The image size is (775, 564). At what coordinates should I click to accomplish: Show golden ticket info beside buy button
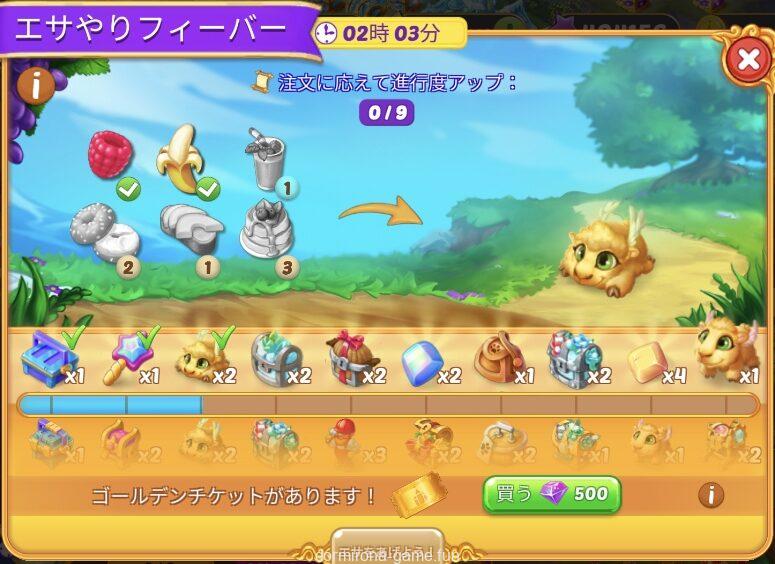(x=710, y=494)
